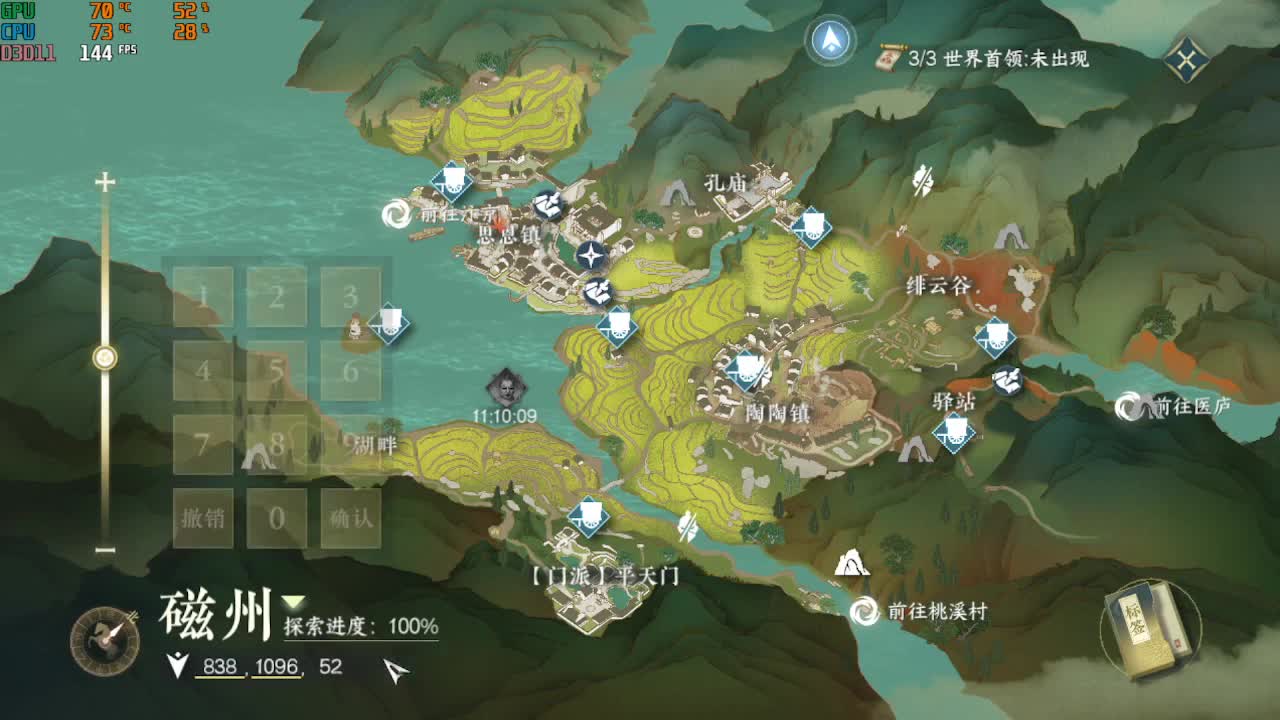Click the north arrow compass at top center
This screenshot has height=720, width=1280.
(830, 38)
